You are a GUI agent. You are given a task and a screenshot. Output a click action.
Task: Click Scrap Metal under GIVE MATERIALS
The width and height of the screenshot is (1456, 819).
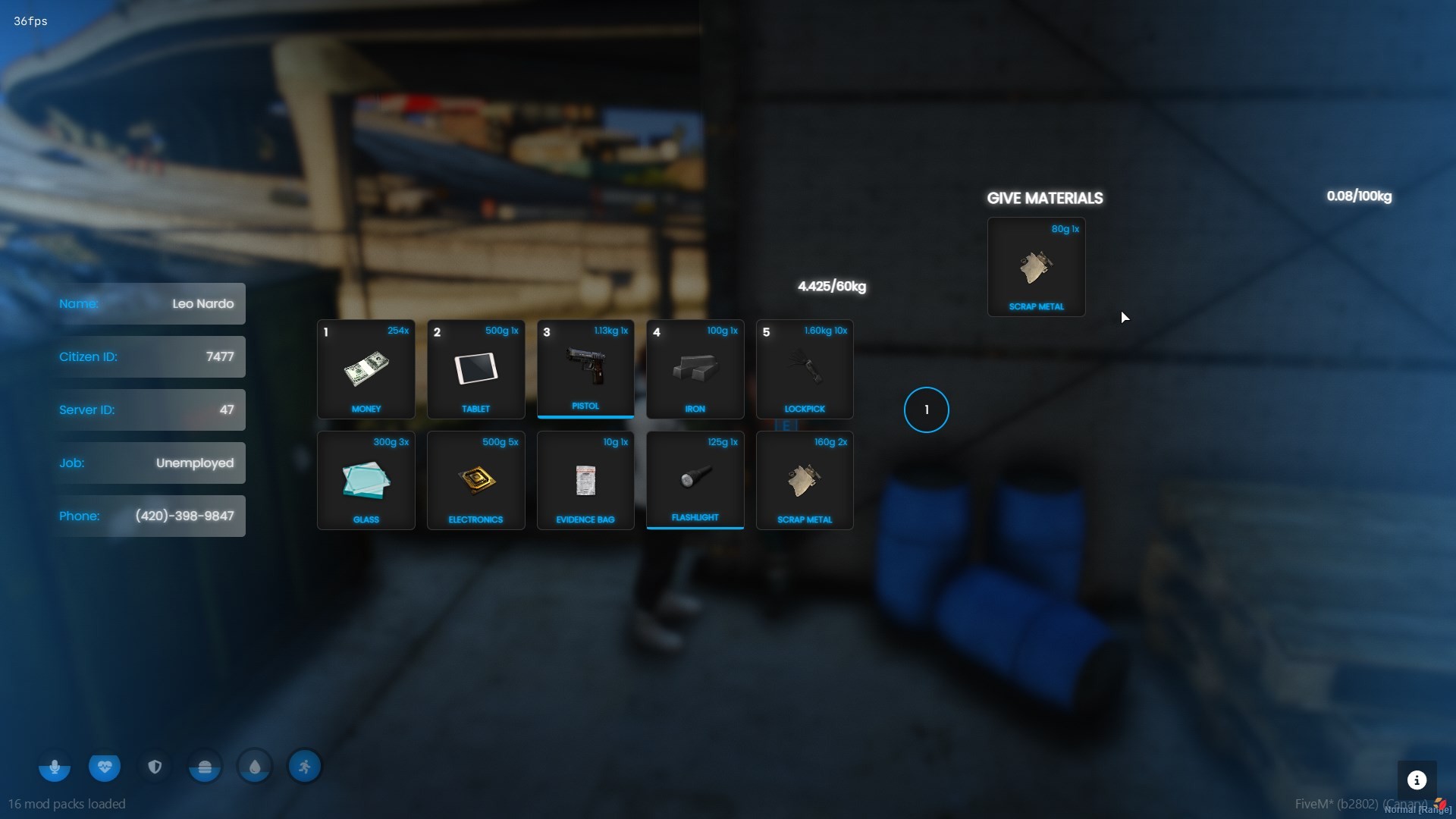click(1036, 267)
